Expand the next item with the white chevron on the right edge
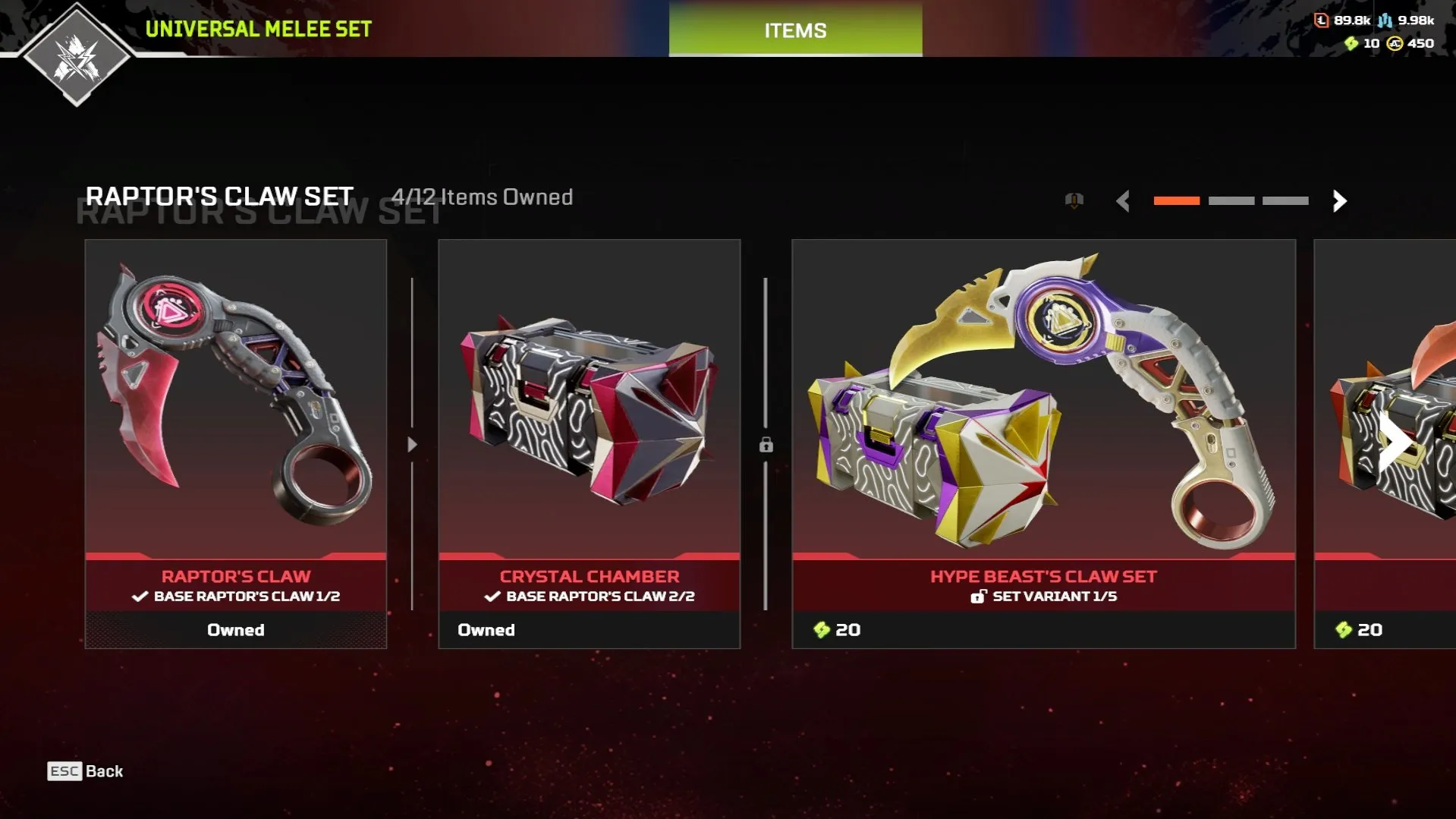 (1396, 443)
